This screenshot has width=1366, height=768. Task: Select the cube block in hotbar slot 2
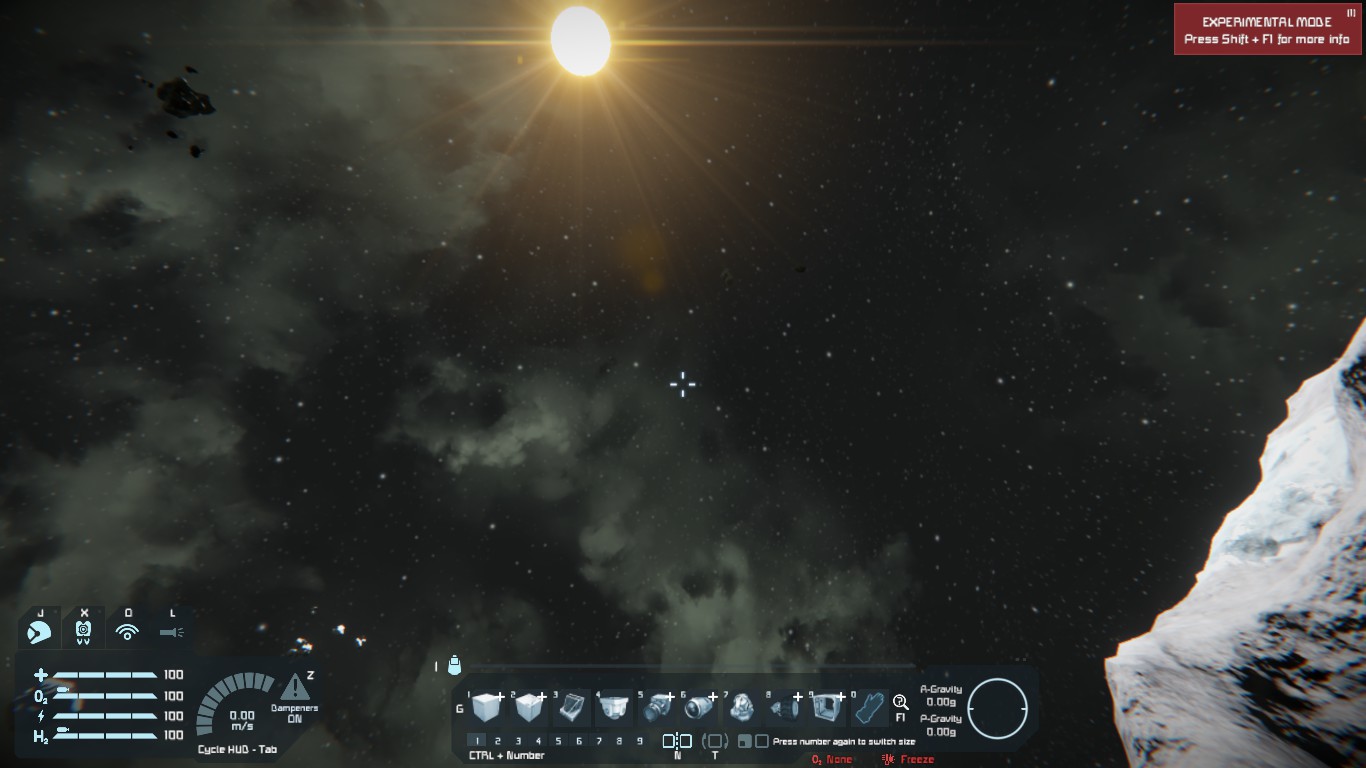tap(528, 708)
